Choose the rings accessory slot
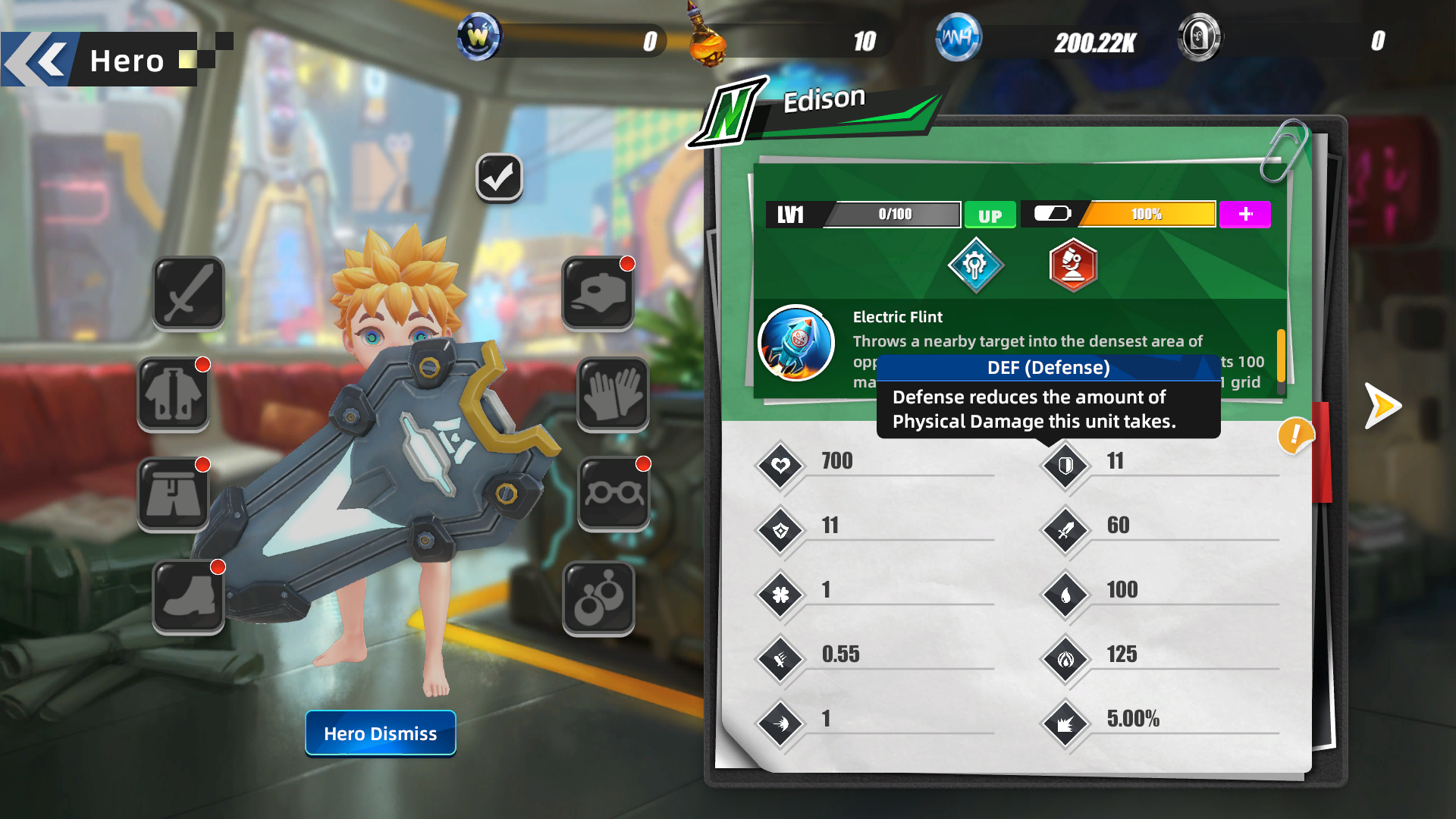This screenshot has height=819, width=1456. 598,598
